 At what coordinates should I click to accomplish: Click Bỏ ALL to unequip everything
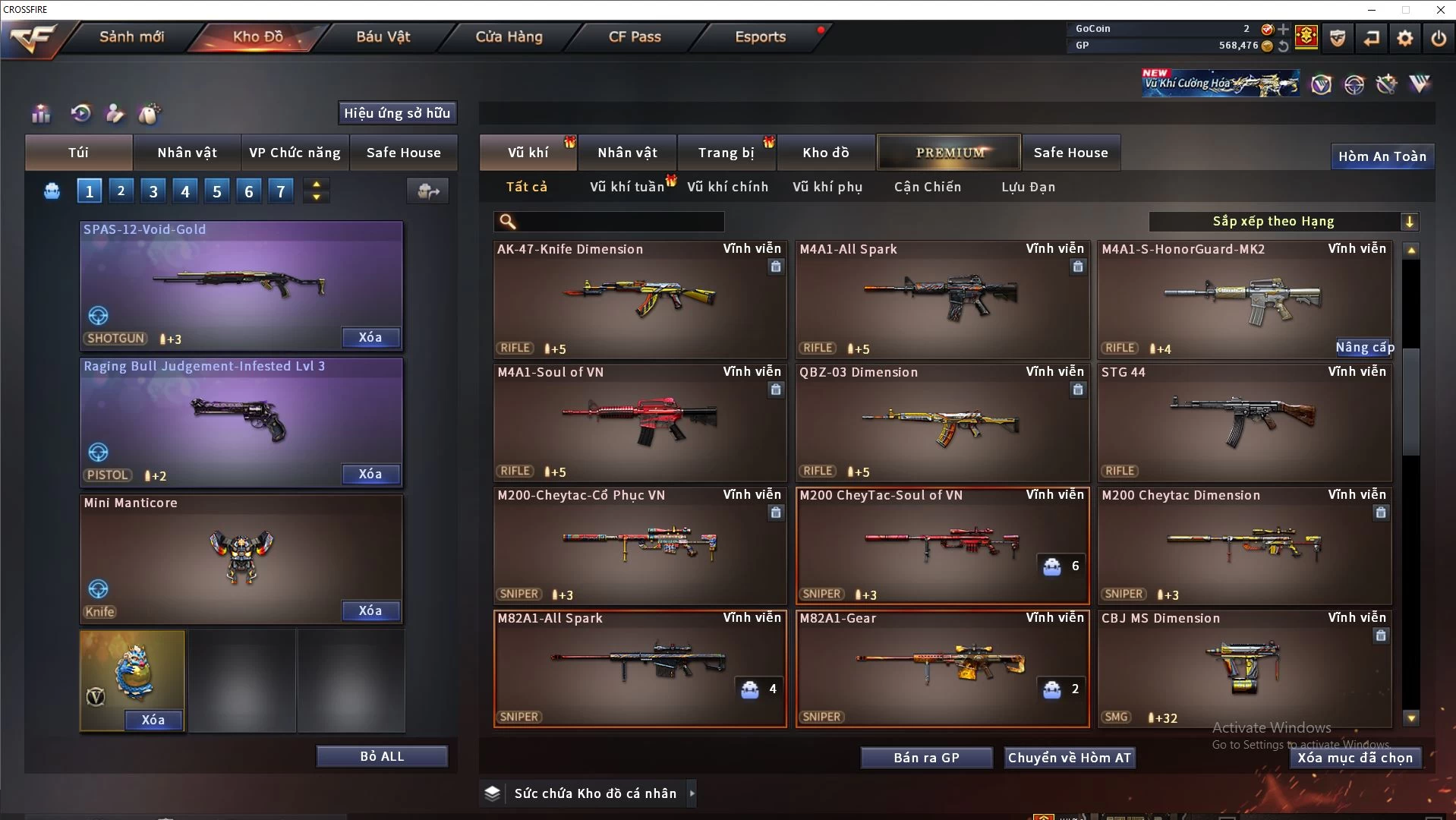(x=382, y=756)
